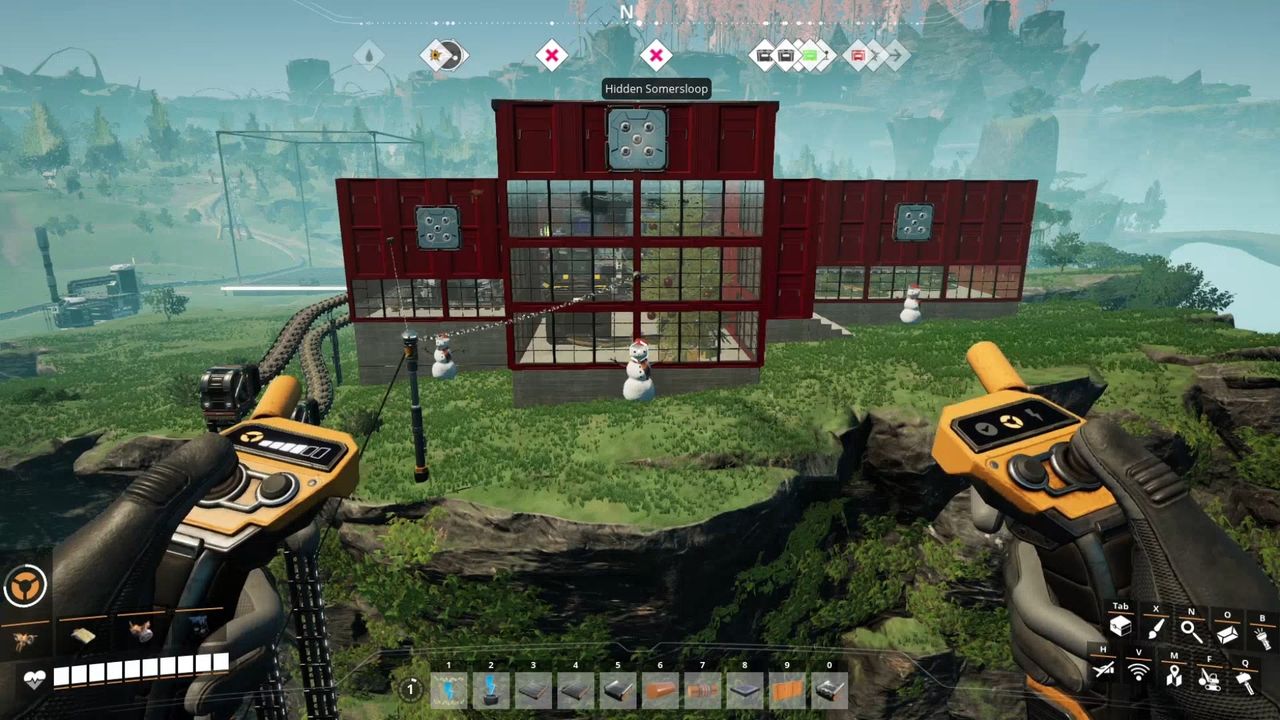
Task: Open the paintbrush customizer icon
Action: click(1156, 630)
